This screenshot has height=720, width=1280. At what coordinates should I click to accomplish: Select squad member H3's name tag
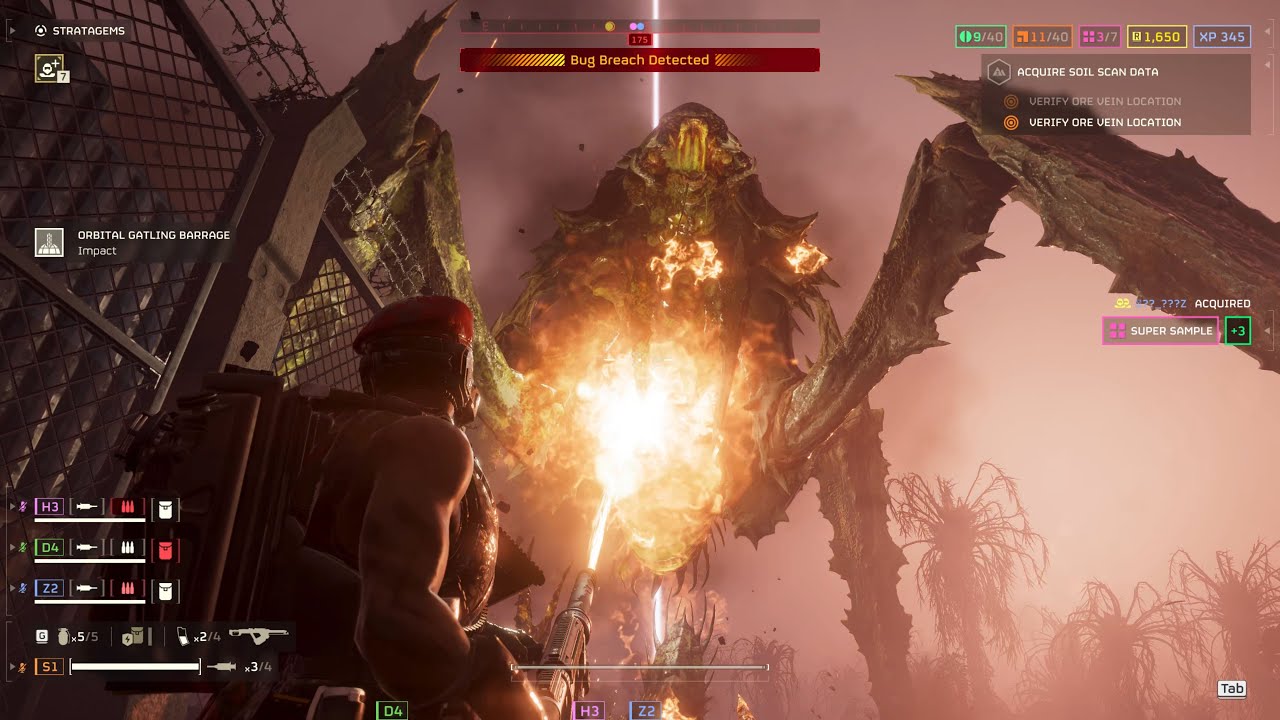point(49,507)
